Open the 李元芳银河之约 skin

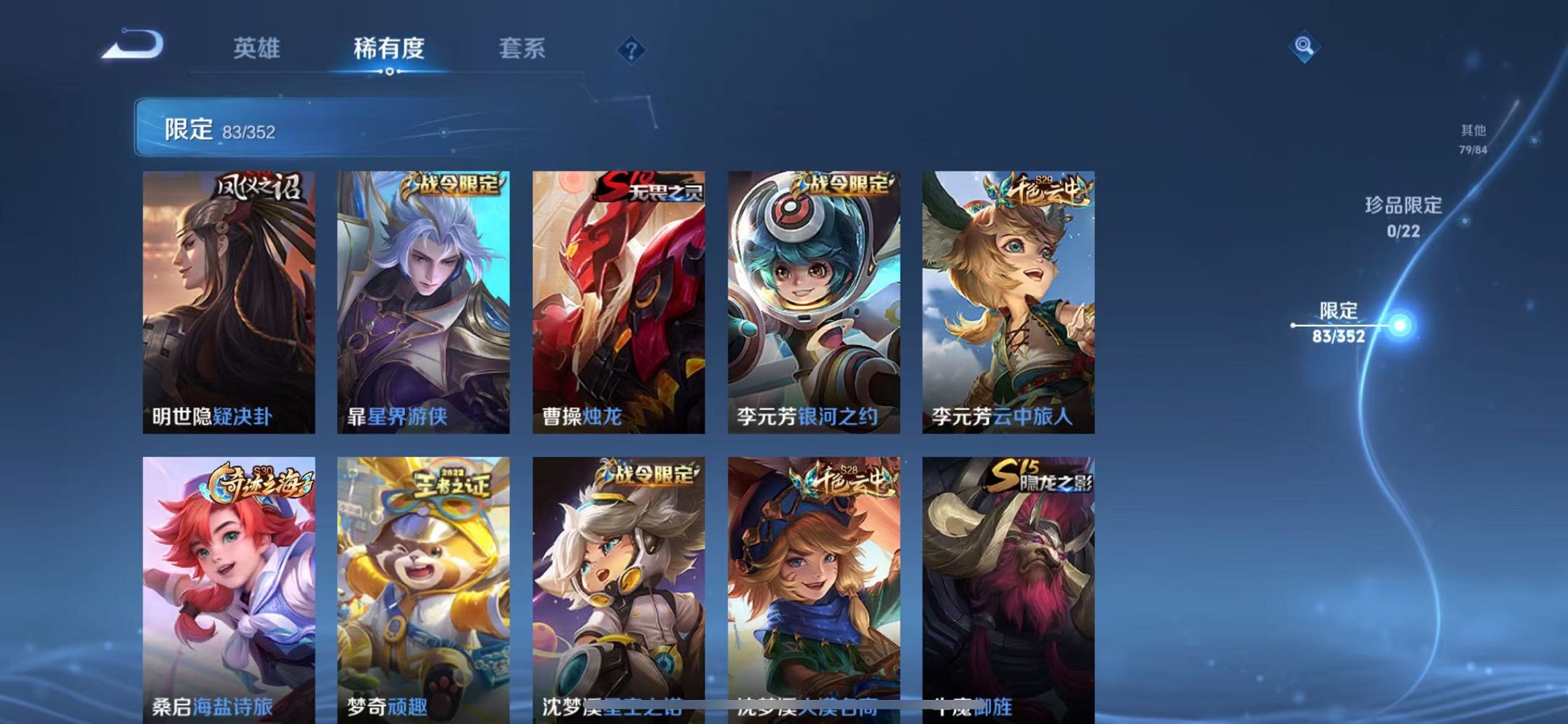coord(814,299)
